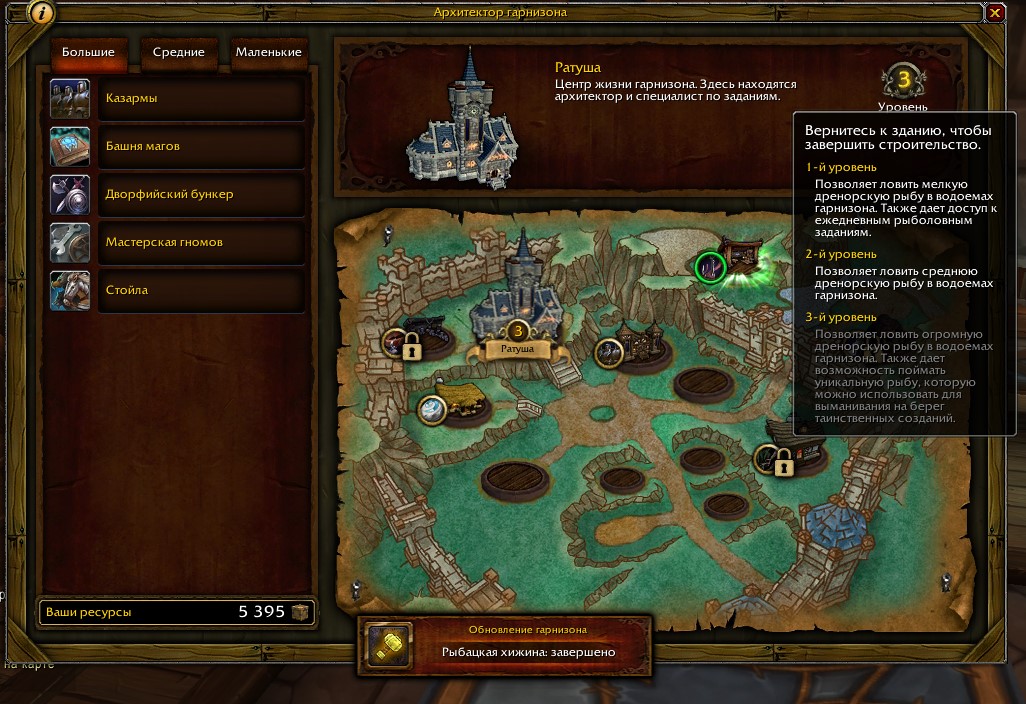Close the garrison architect window

coord(995,13)
